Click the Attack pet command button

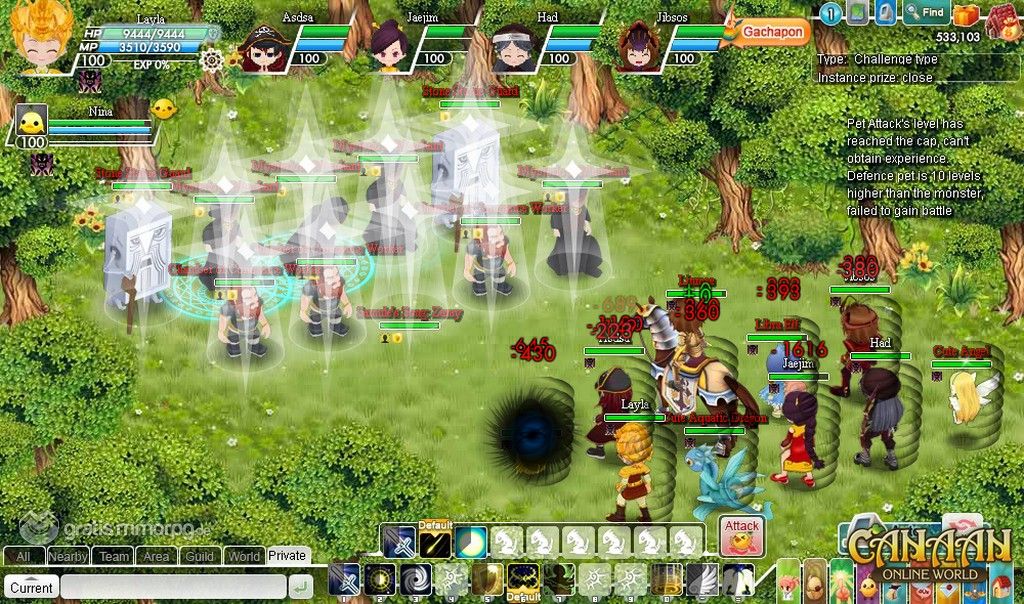pos(742,537)
